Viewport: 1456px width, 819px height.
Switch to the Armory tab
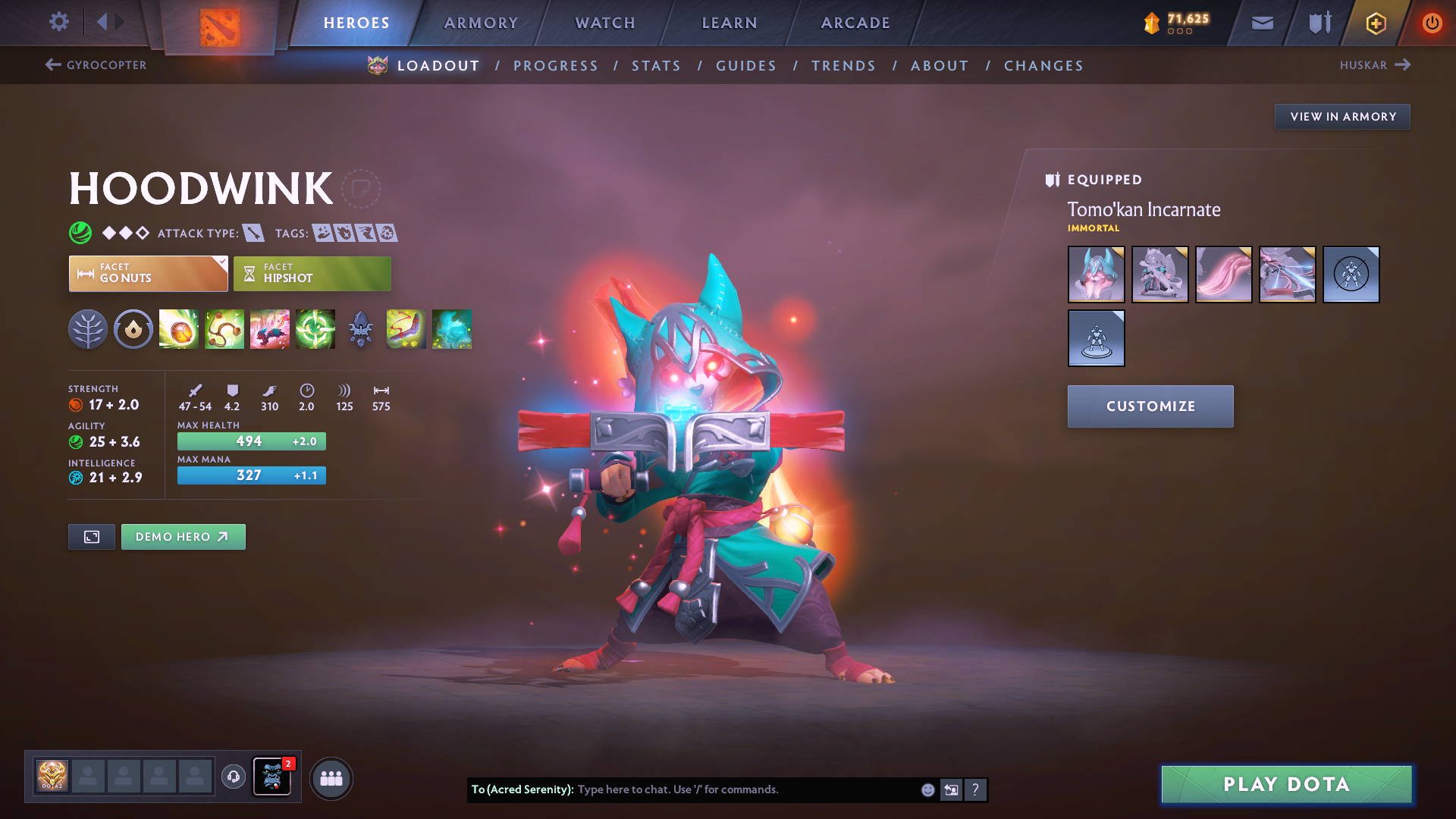click(x=481, y=23)
